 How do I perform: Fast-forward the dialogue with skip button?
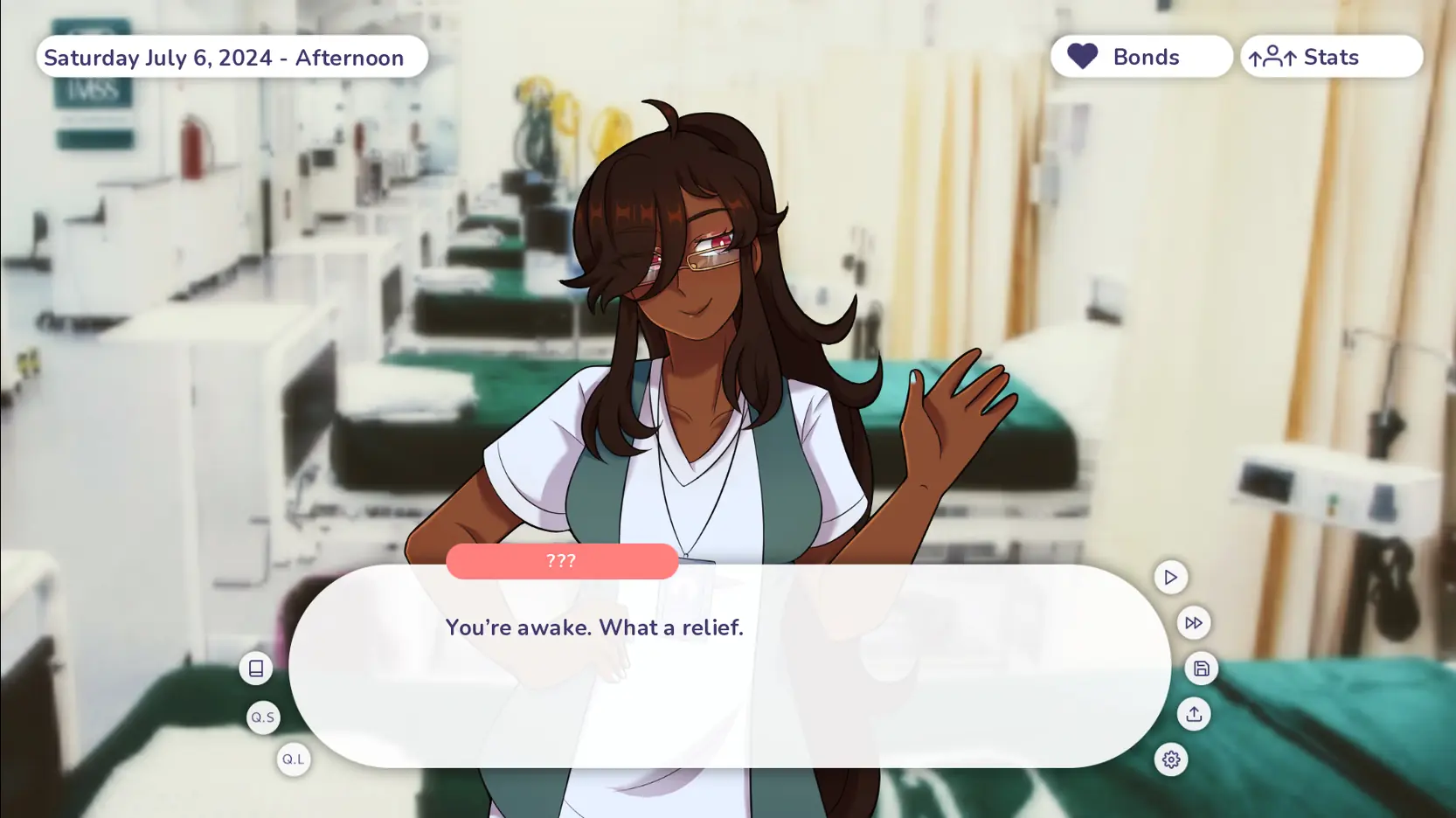coord(1193,623)
